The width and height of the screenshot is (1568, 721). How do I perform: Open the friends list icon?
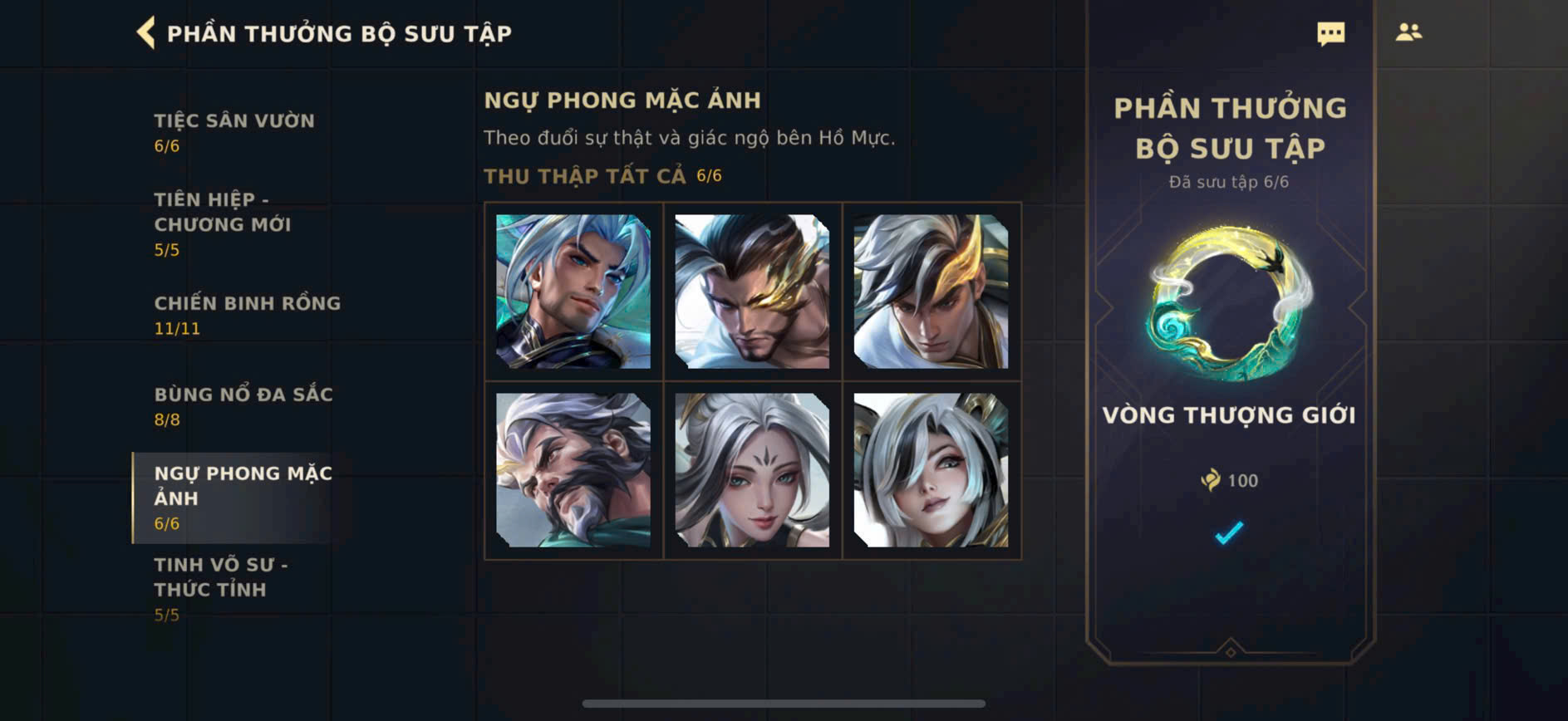(x=1408, y=32)
